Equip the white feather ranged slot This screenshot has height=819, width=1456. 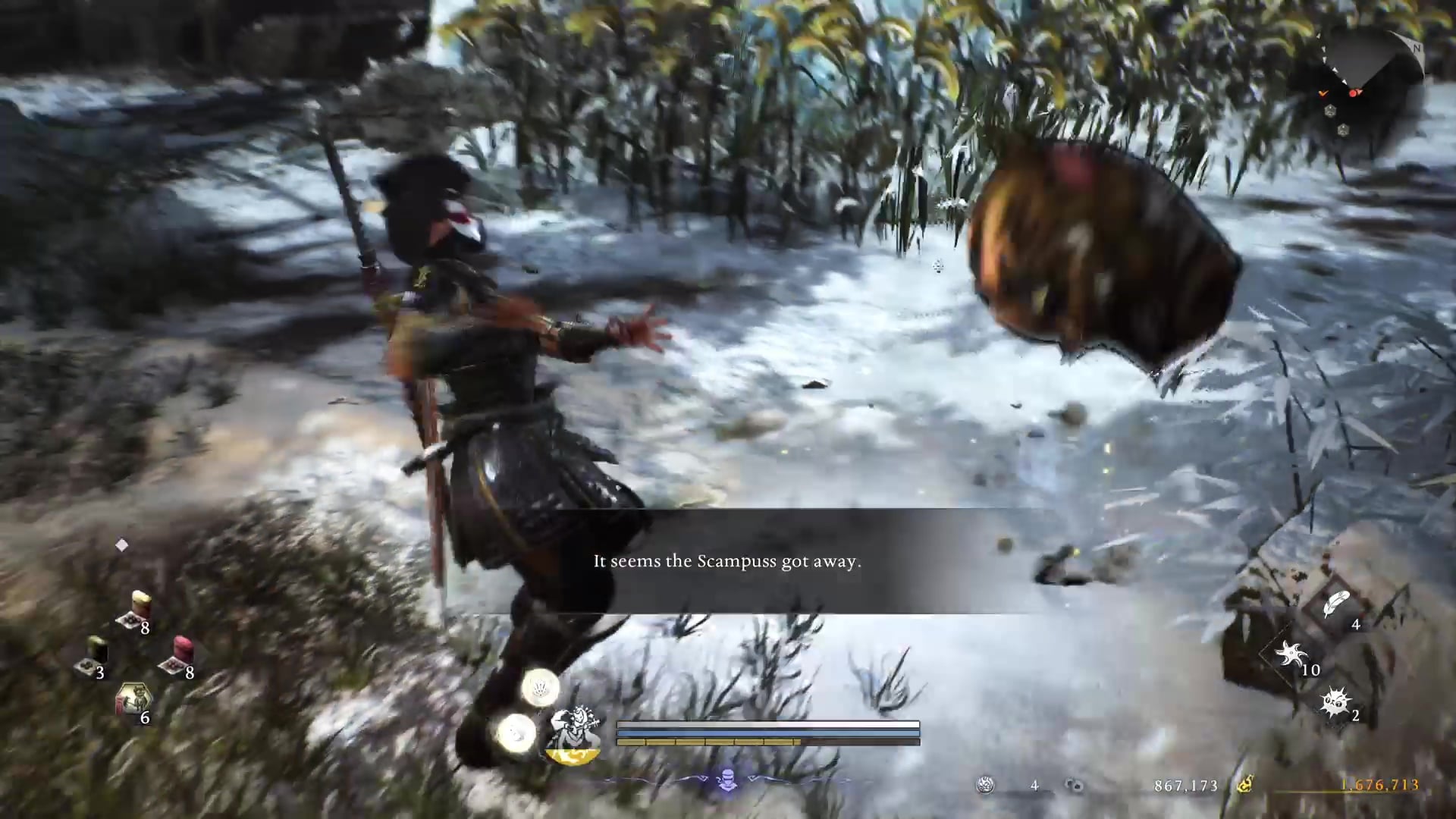(x=1336, y=605)
